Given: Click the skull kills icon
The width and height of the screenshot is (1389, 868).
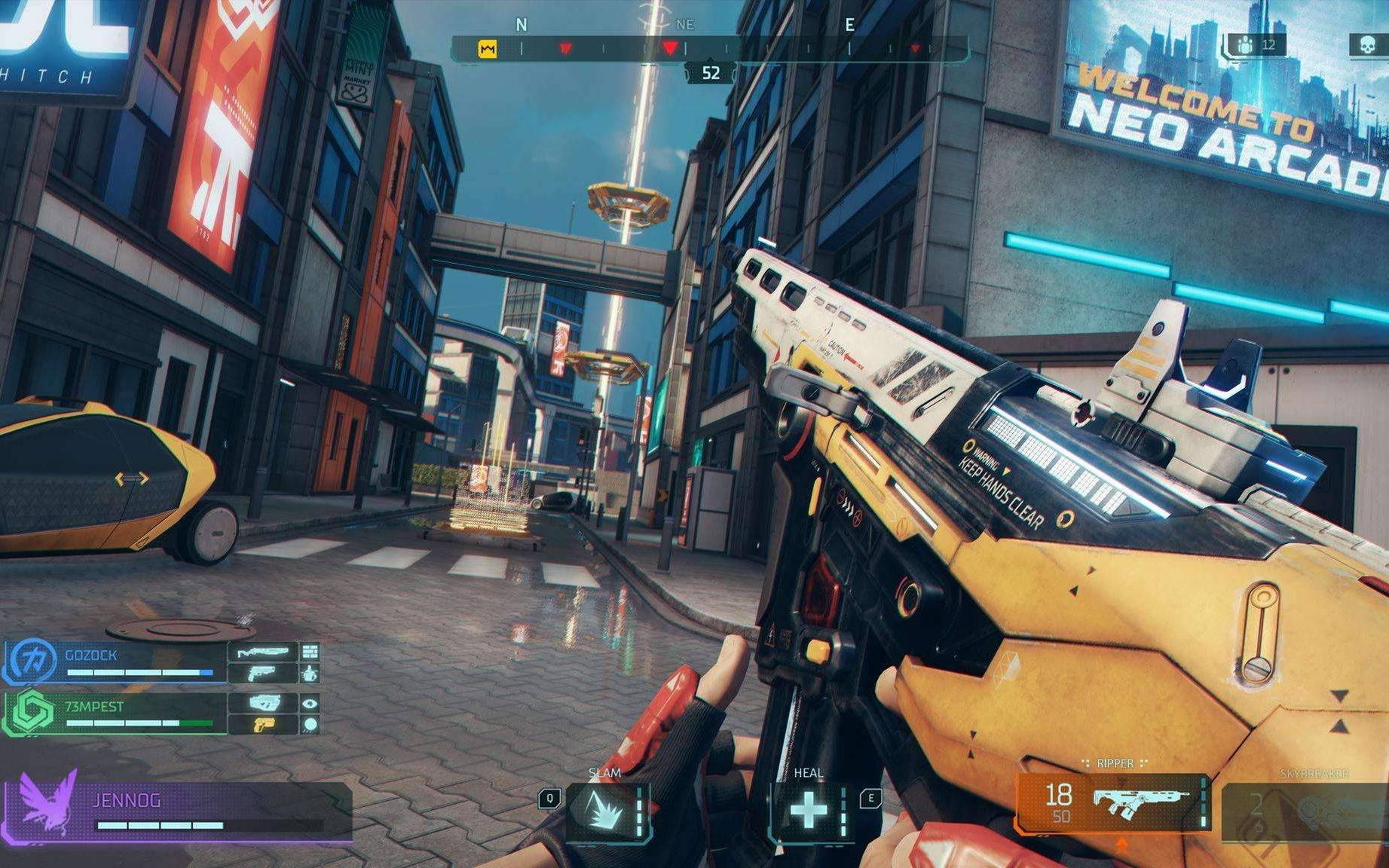Looking at the screenshot, I should coord(1367,46).
